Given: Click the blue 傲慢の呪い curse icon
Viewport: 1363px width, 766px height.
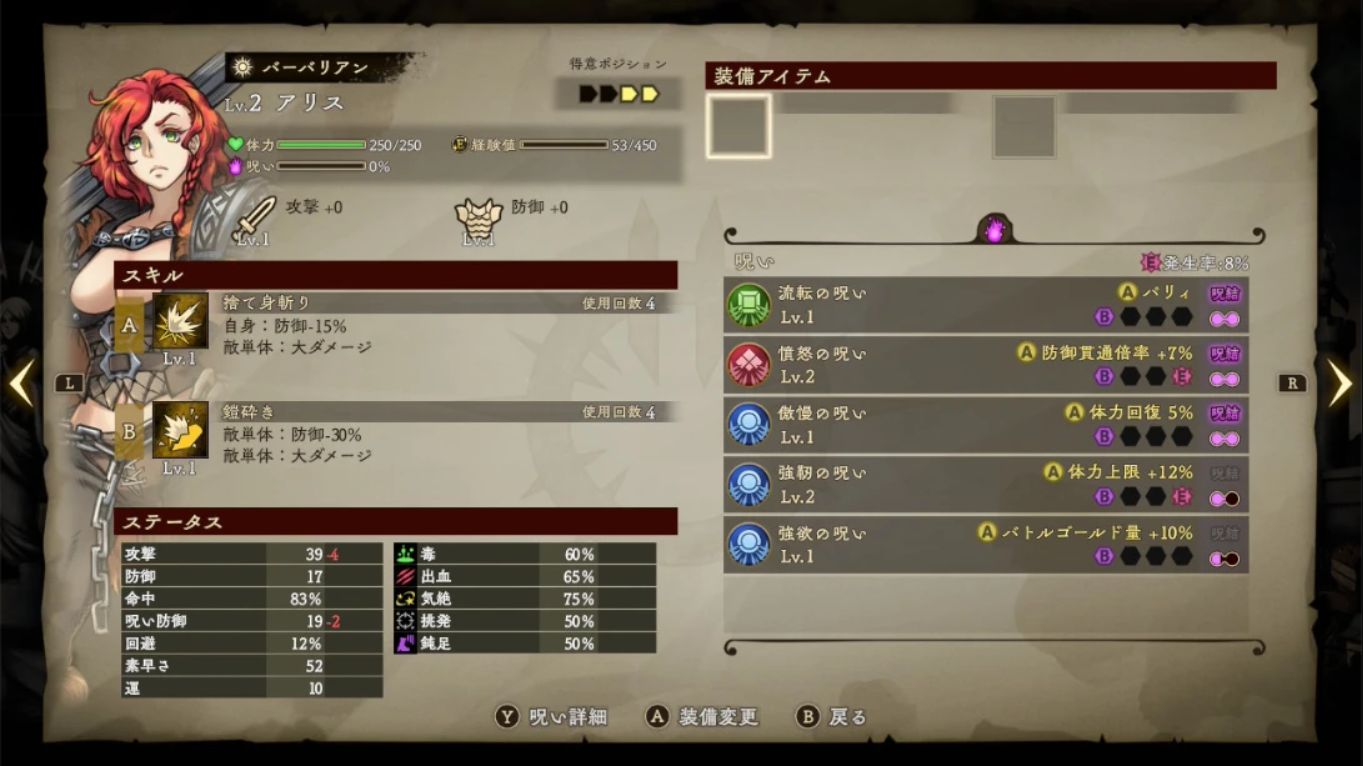Looking at the screenshot, I should [747, 424].
